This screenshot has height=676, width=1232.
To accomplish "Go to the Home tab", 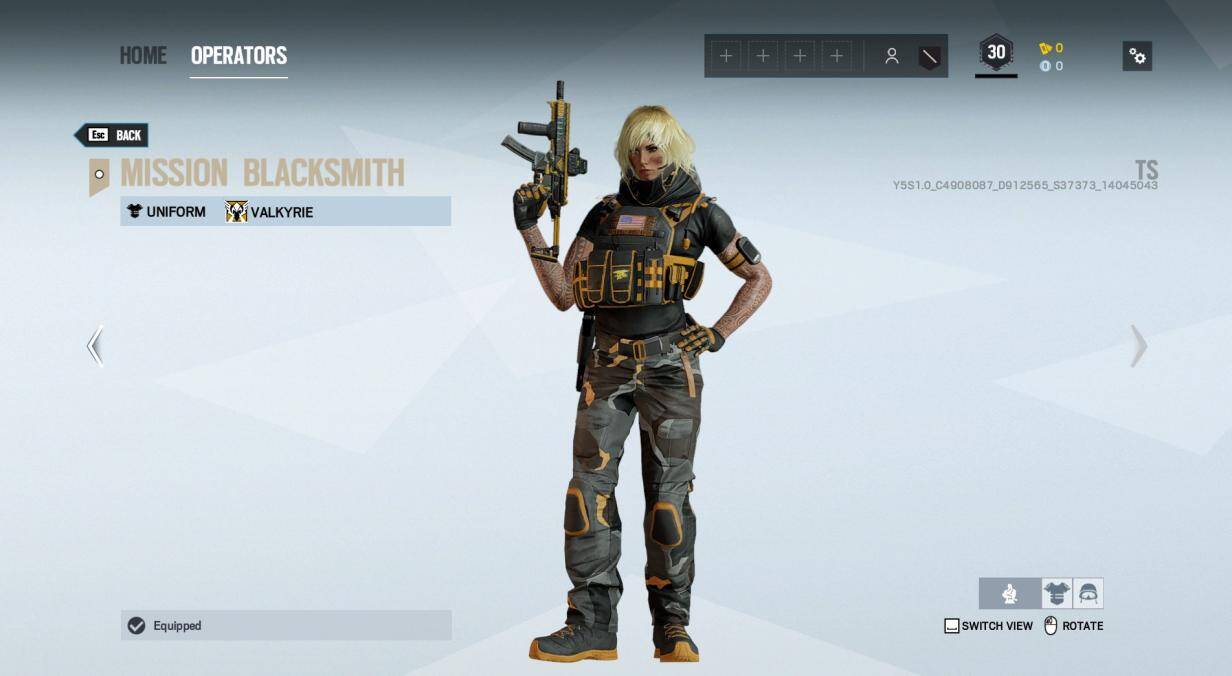I will coord(143,56).
